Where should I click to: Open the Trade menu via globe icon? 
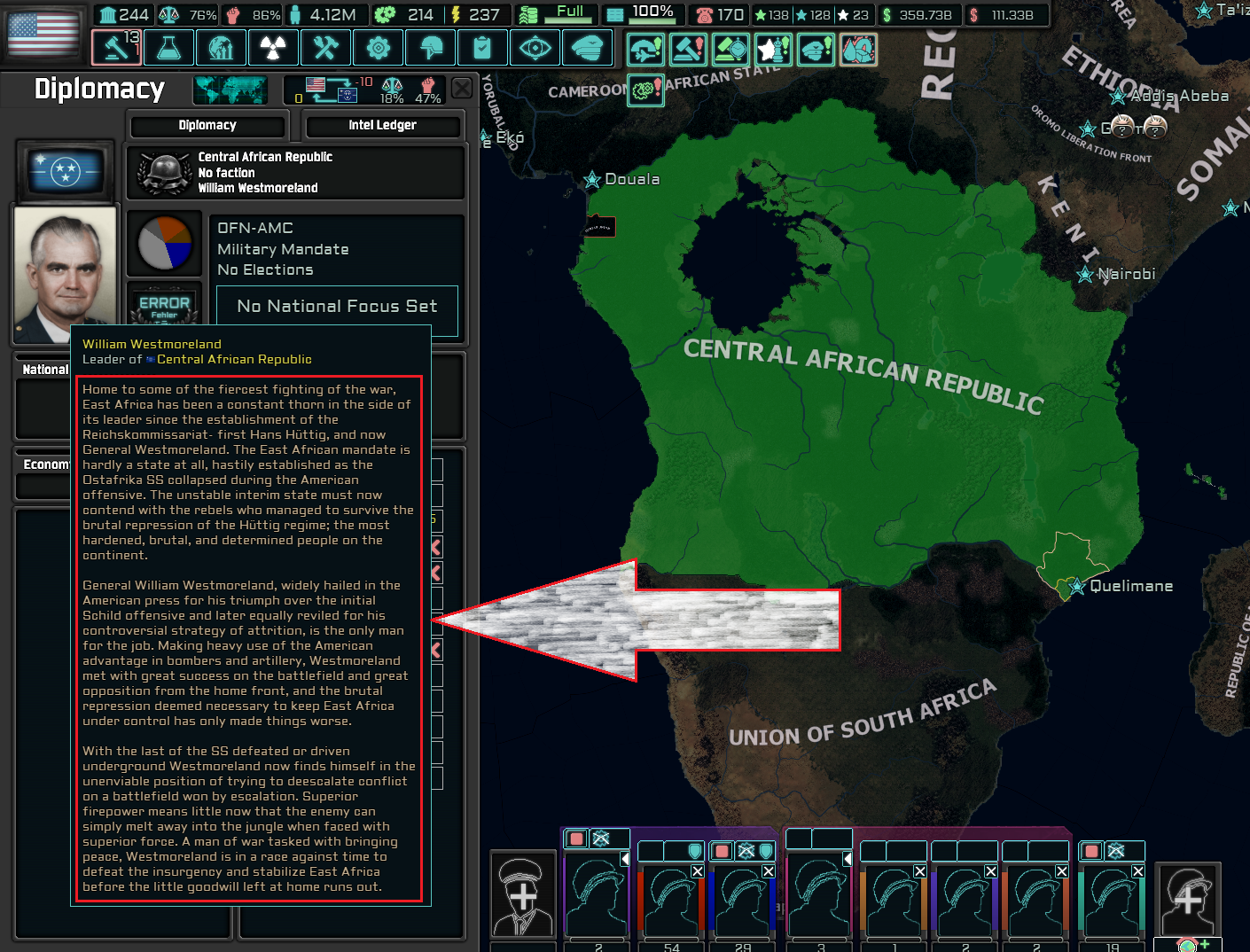222,48
